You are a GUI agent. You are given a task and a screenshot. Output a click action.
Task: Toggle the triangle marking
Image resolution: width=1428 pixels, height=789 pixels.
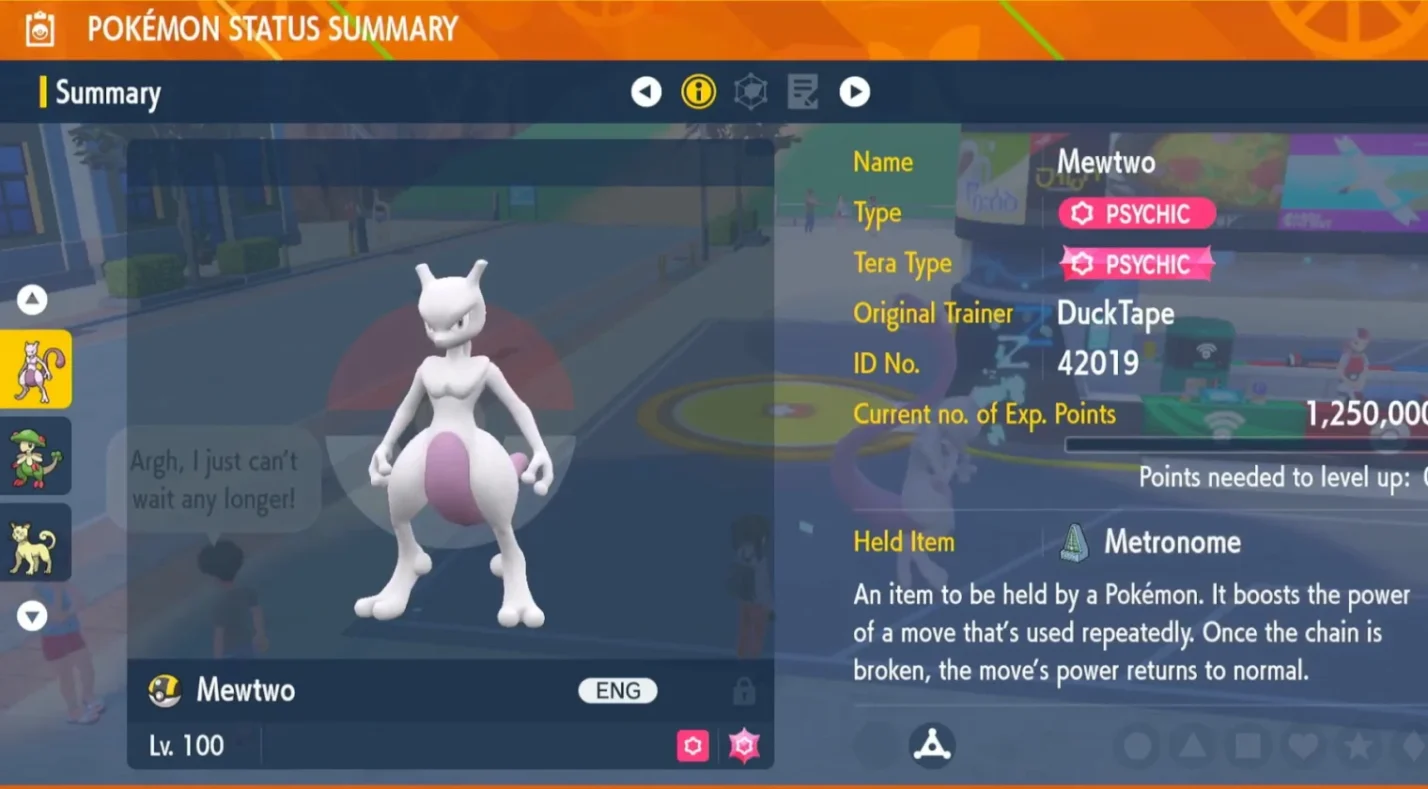[1192, 746]
